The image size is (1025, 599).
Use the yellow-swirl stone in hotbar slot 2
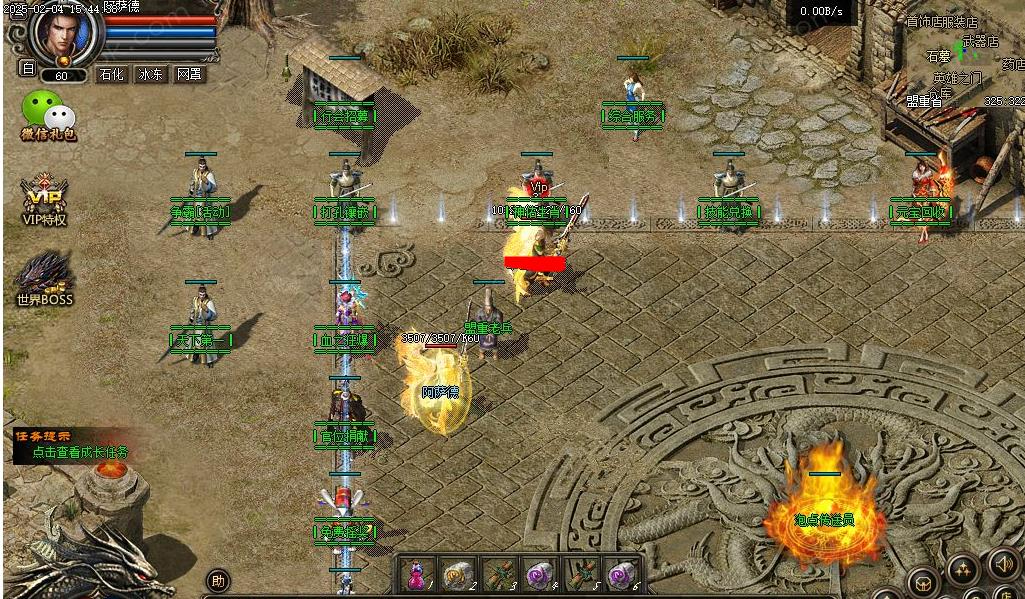[x=454, y=575]
